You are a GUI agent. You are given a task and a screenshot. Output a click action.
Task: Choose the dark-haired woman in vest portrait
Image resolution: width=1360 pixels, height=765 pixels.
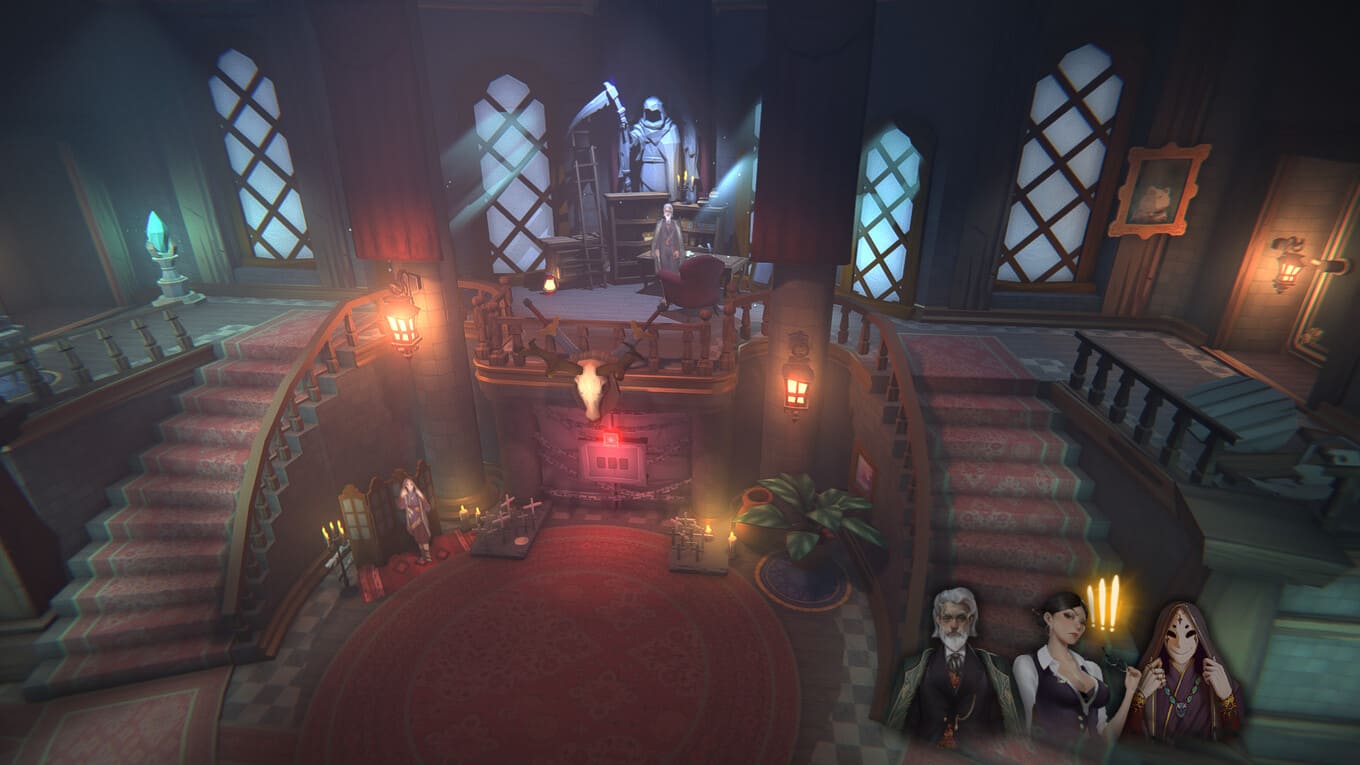[x=1062, y=670]
